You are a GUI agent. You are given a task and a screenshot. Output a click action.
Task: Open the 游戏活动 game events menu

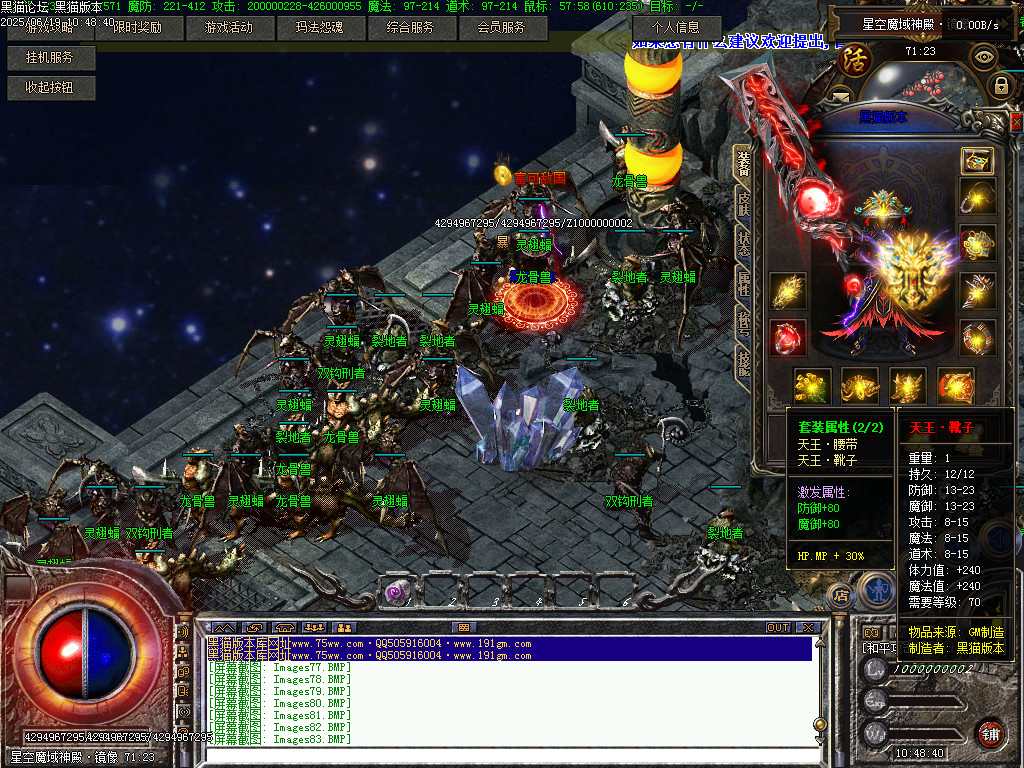tap(228, 28)
